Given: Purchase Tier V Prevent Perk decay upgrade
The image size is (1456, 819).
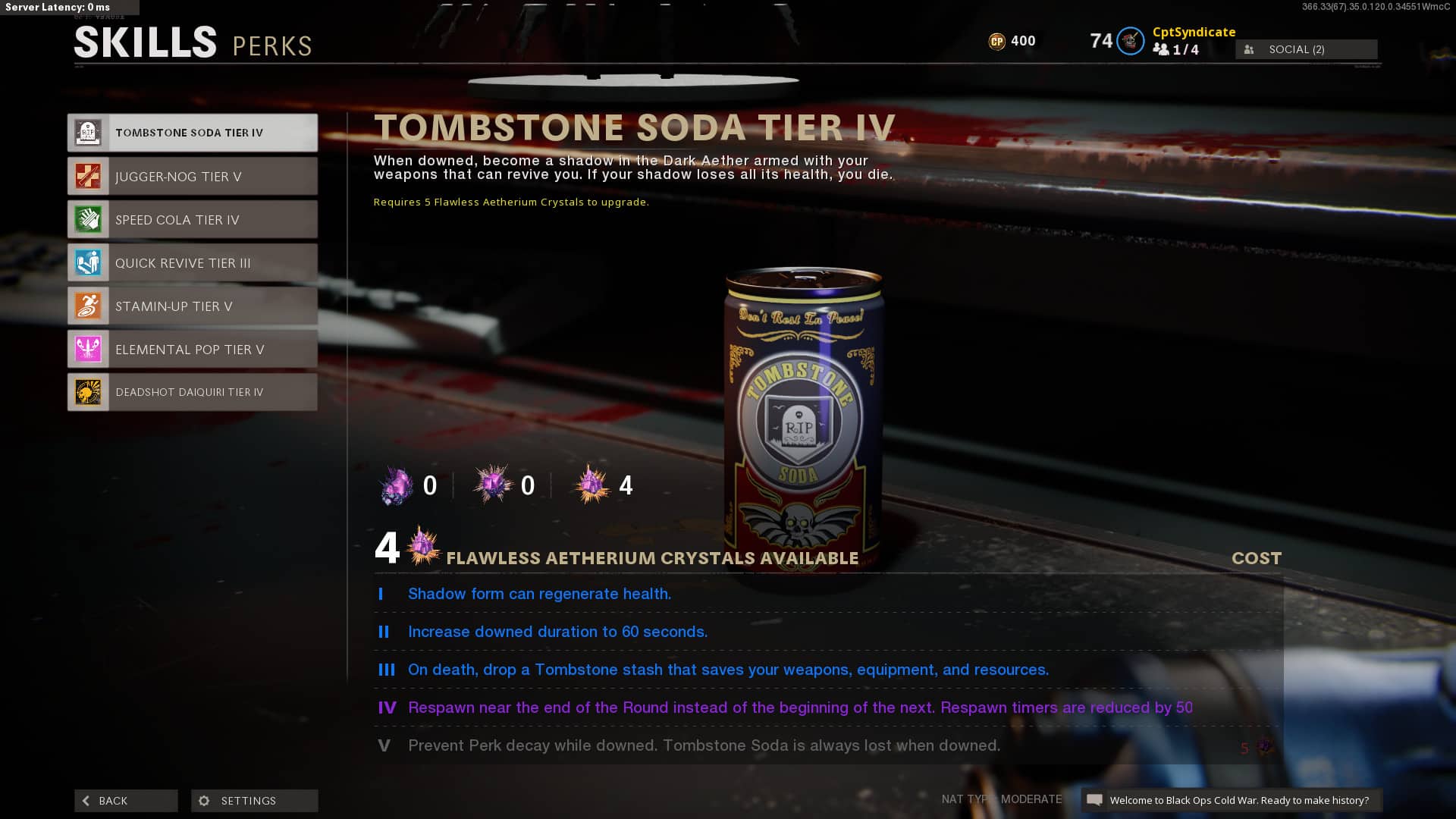Looking at the screenshot, I should pyautogui.click(x=827, y=746).
